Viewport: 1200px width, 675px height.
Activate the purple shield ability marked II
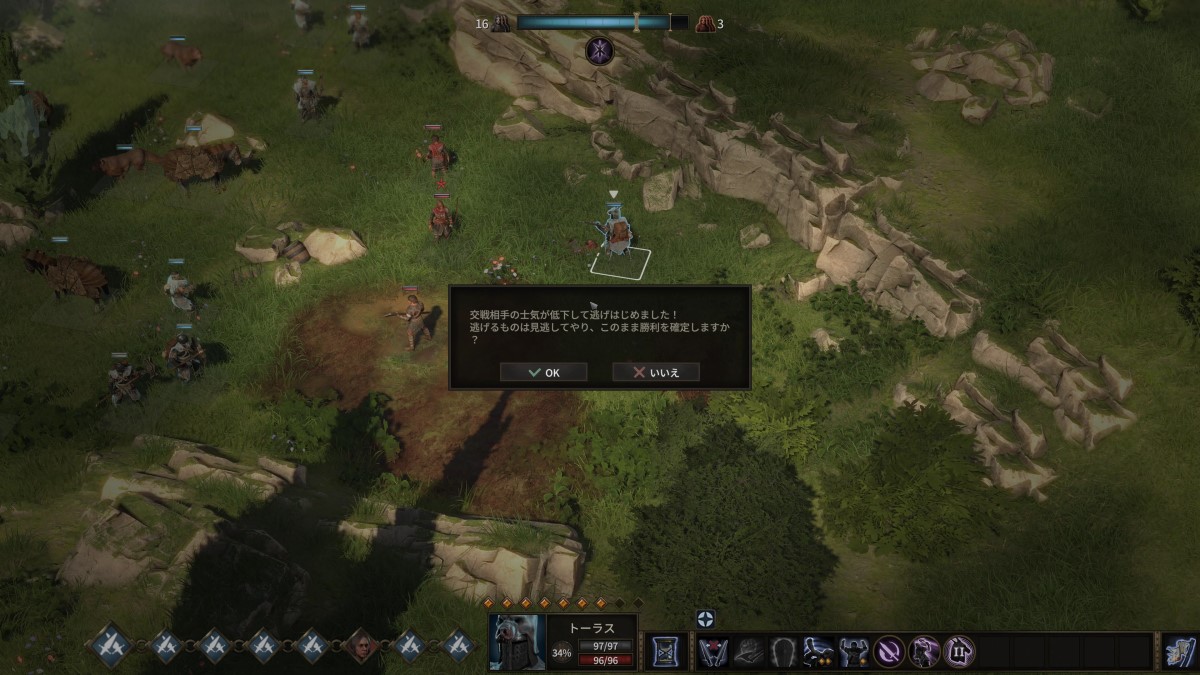point(959,652)
